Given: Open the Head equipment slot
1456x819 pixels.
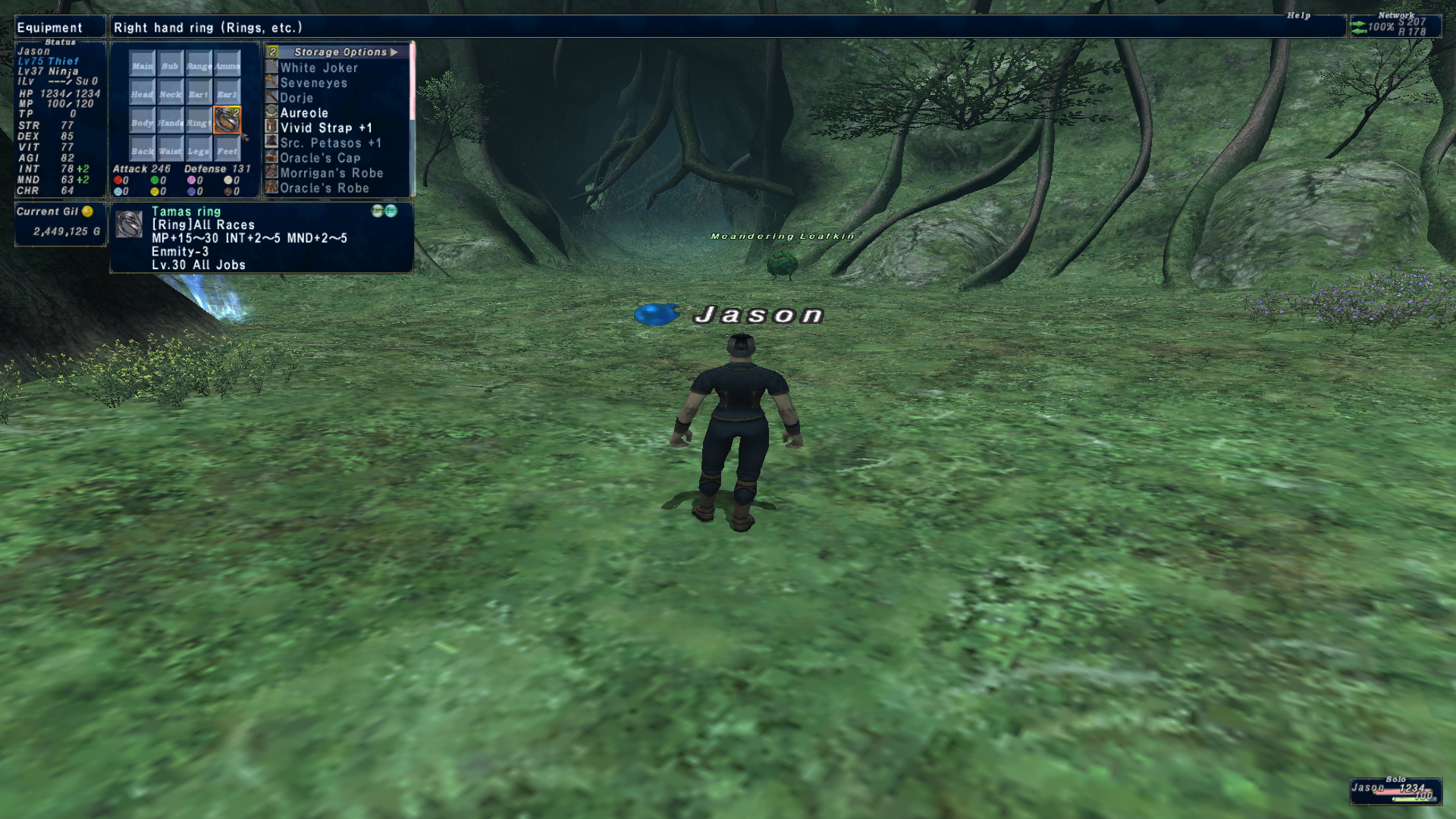Looking at the screenshot, I should [142, 93].
